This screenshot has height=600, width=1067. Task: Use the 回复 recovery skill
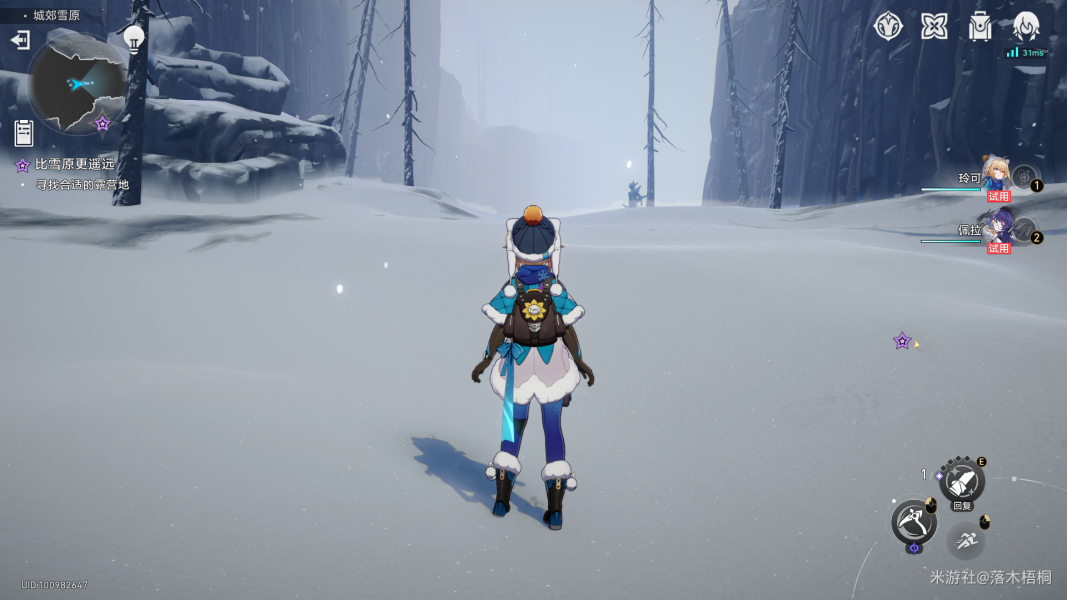click(962, 482)
